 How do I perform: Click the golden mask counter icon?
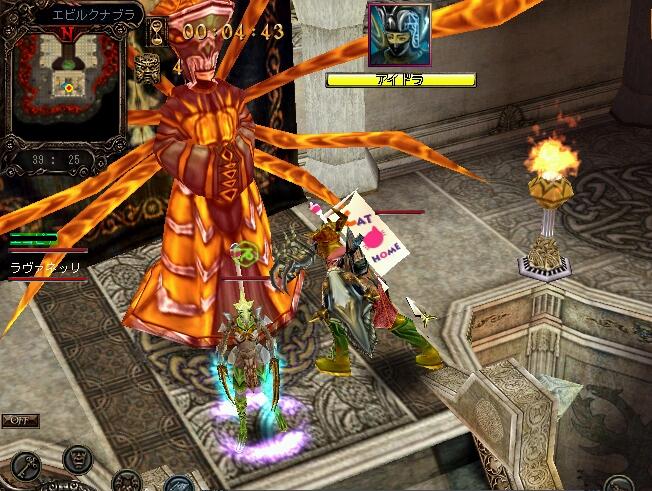[147, 68]
